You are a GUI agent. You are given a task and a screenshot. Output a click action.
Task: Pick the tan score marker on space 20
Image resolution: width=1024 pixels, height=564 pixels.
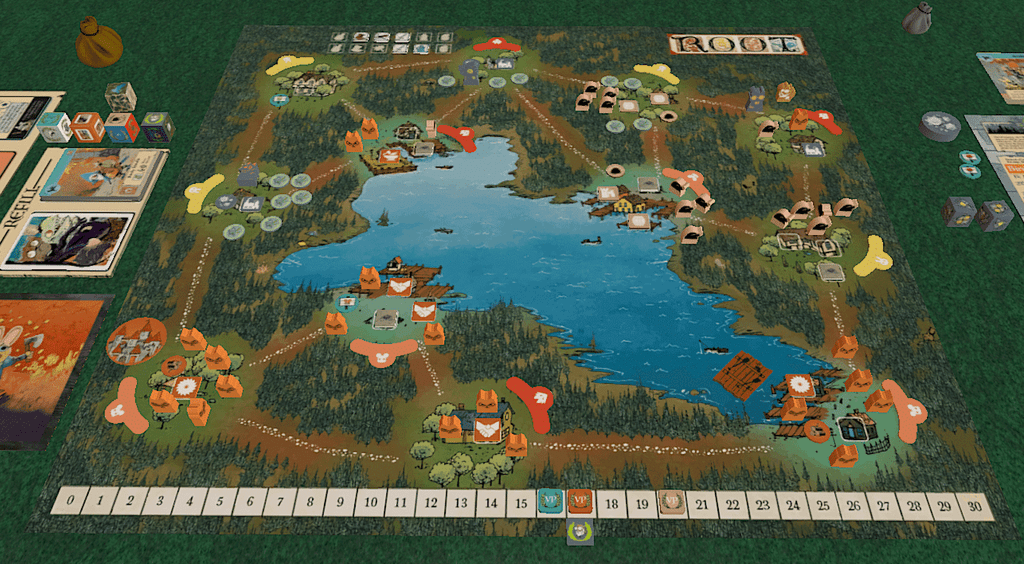(673, 503)
